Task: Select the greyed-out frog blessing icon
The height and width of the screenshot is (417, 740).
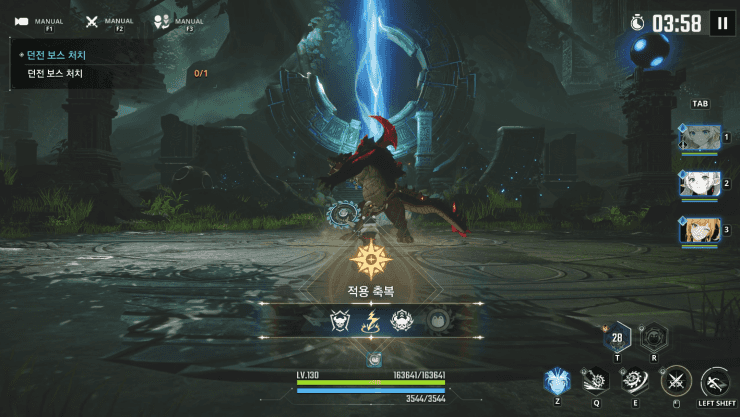Action: point(436,320)
